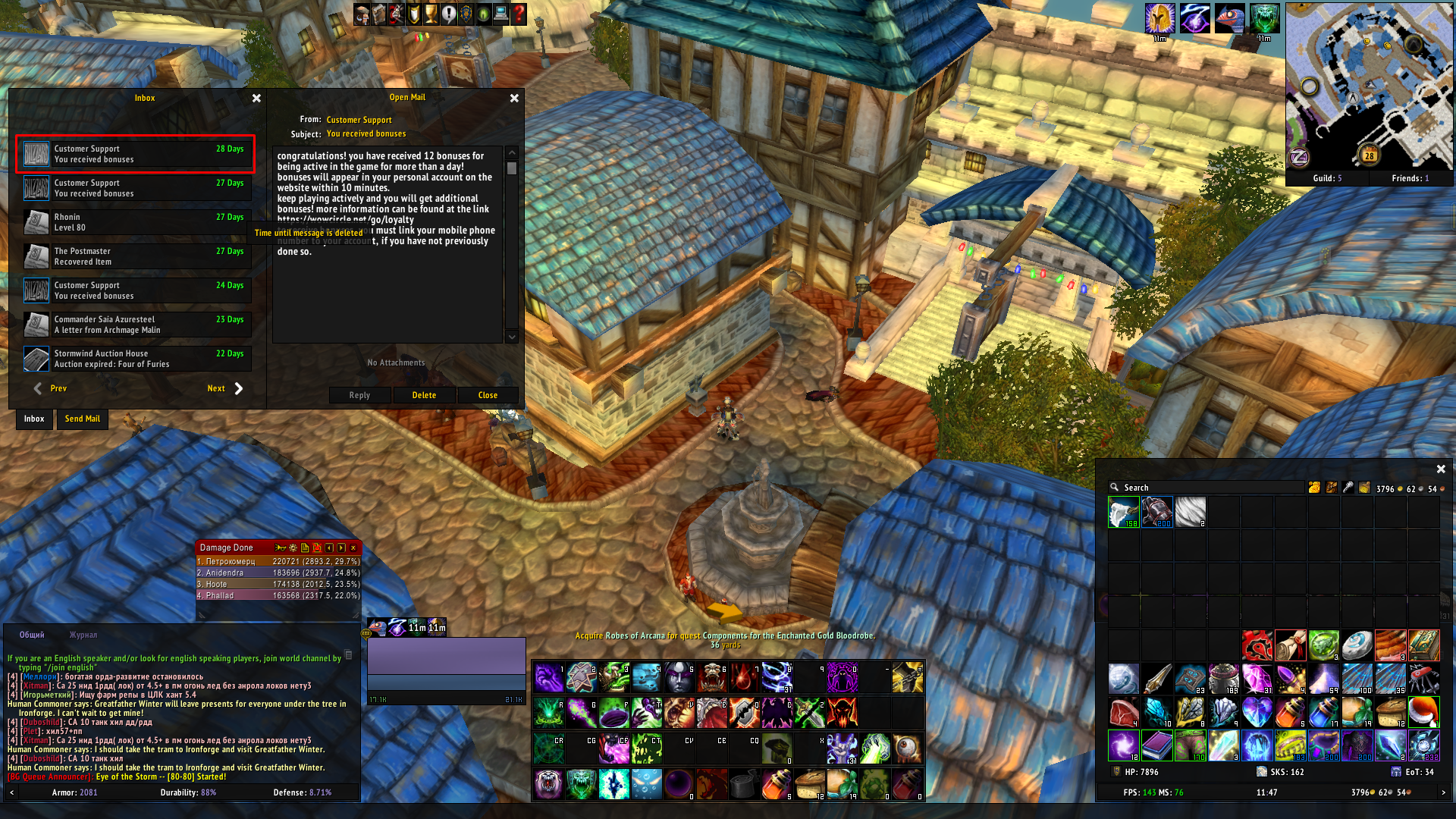
Task: Switch to the Журнал chat tab
Action: tap(83, 635)
